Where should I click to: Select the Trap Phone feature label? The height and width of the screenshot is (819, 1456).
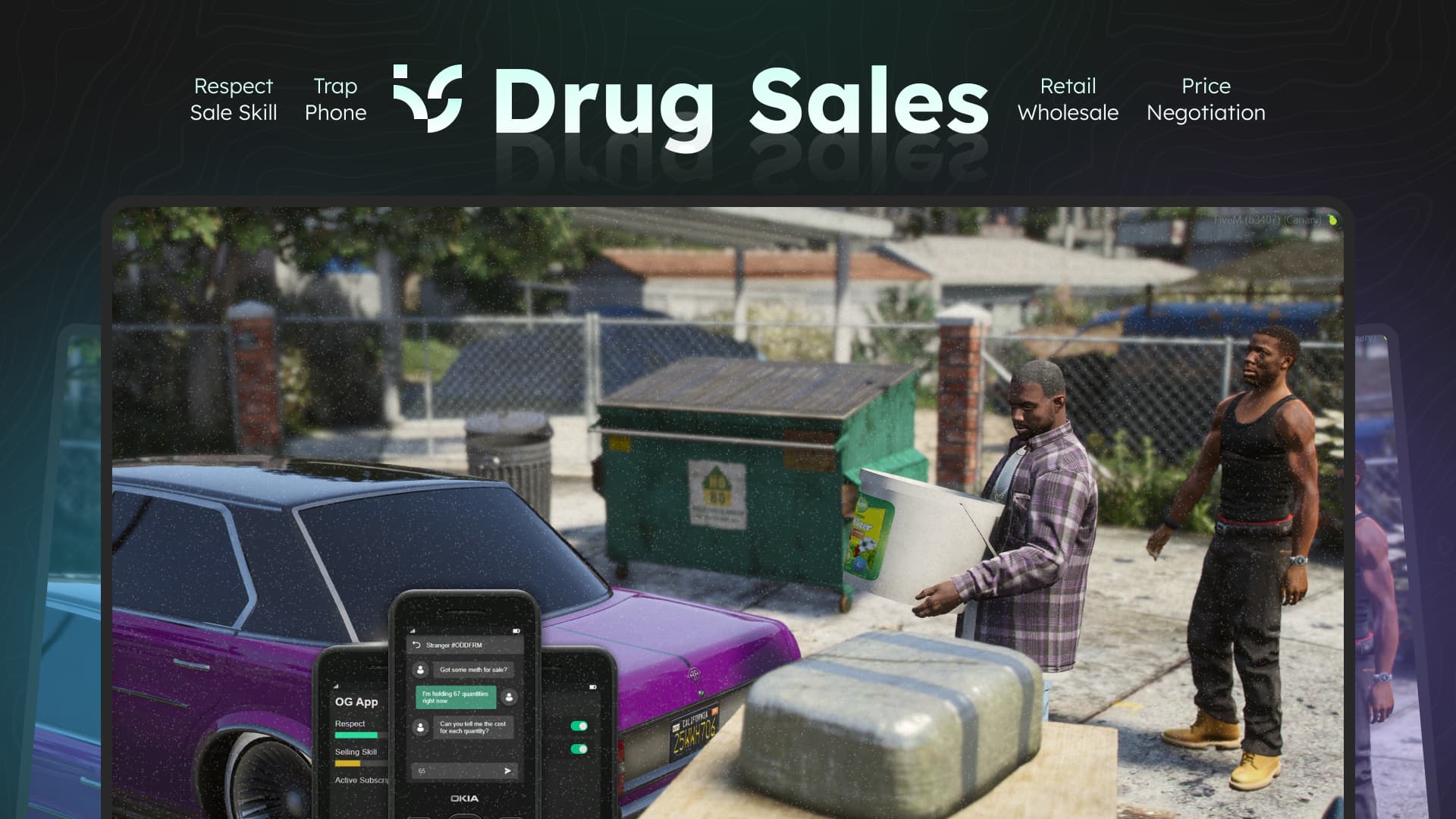pyautogui.click(x=336, y=99)
